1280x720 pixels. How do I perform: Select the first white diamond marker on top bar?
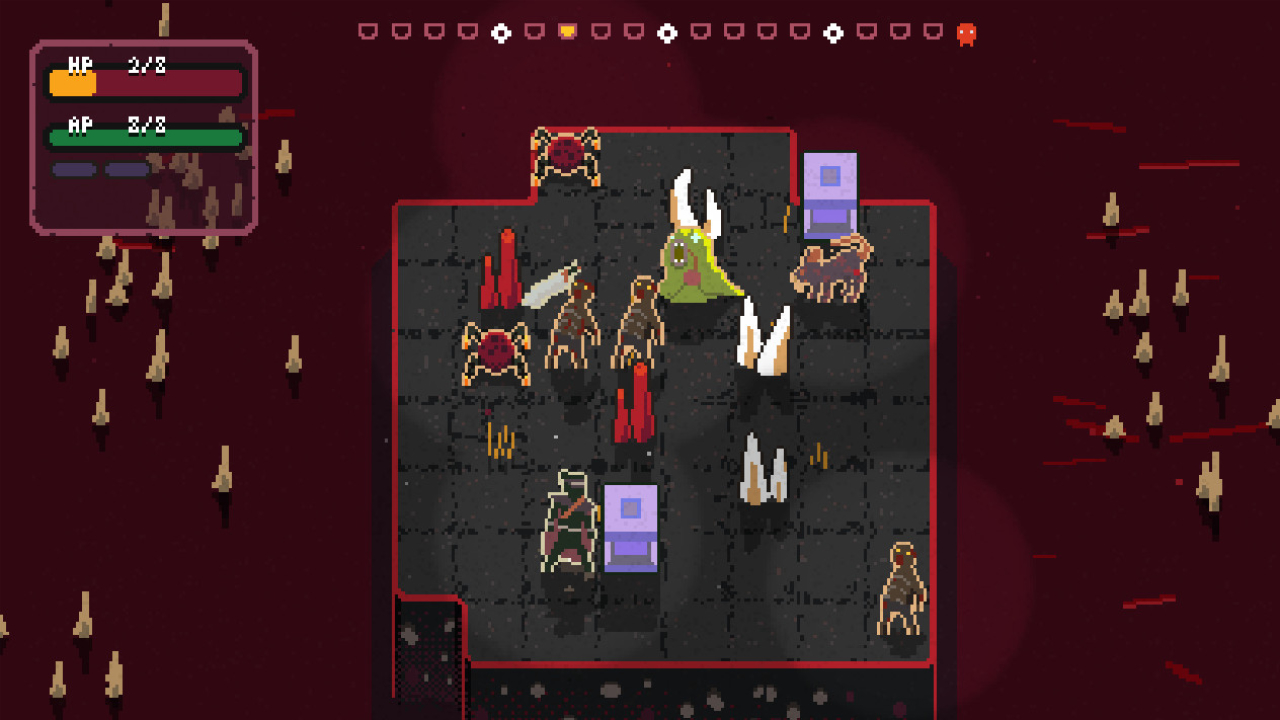500,31
